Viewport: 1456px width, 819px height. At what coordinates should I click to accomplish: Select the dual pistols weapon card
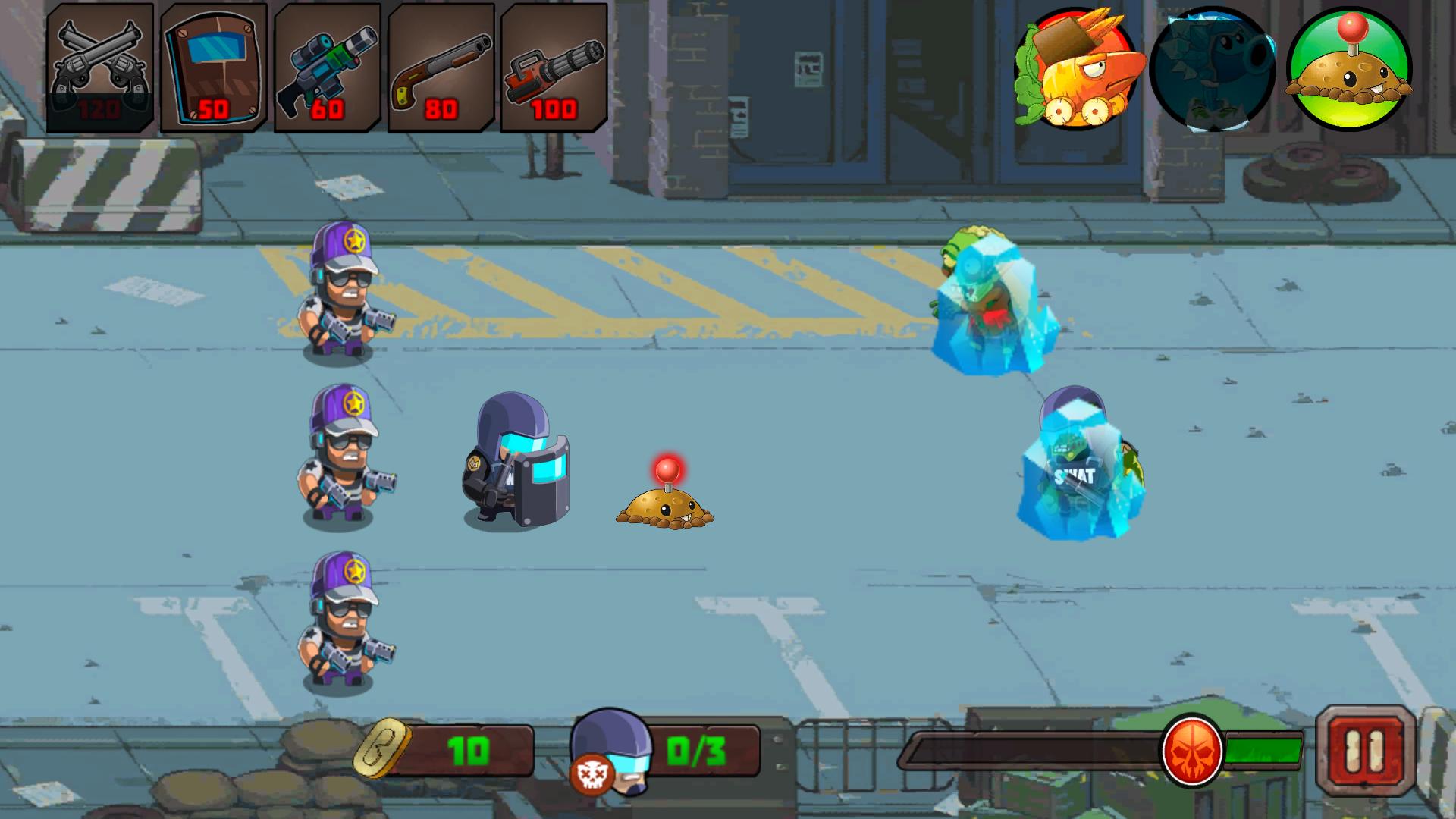tap(102, 67)
